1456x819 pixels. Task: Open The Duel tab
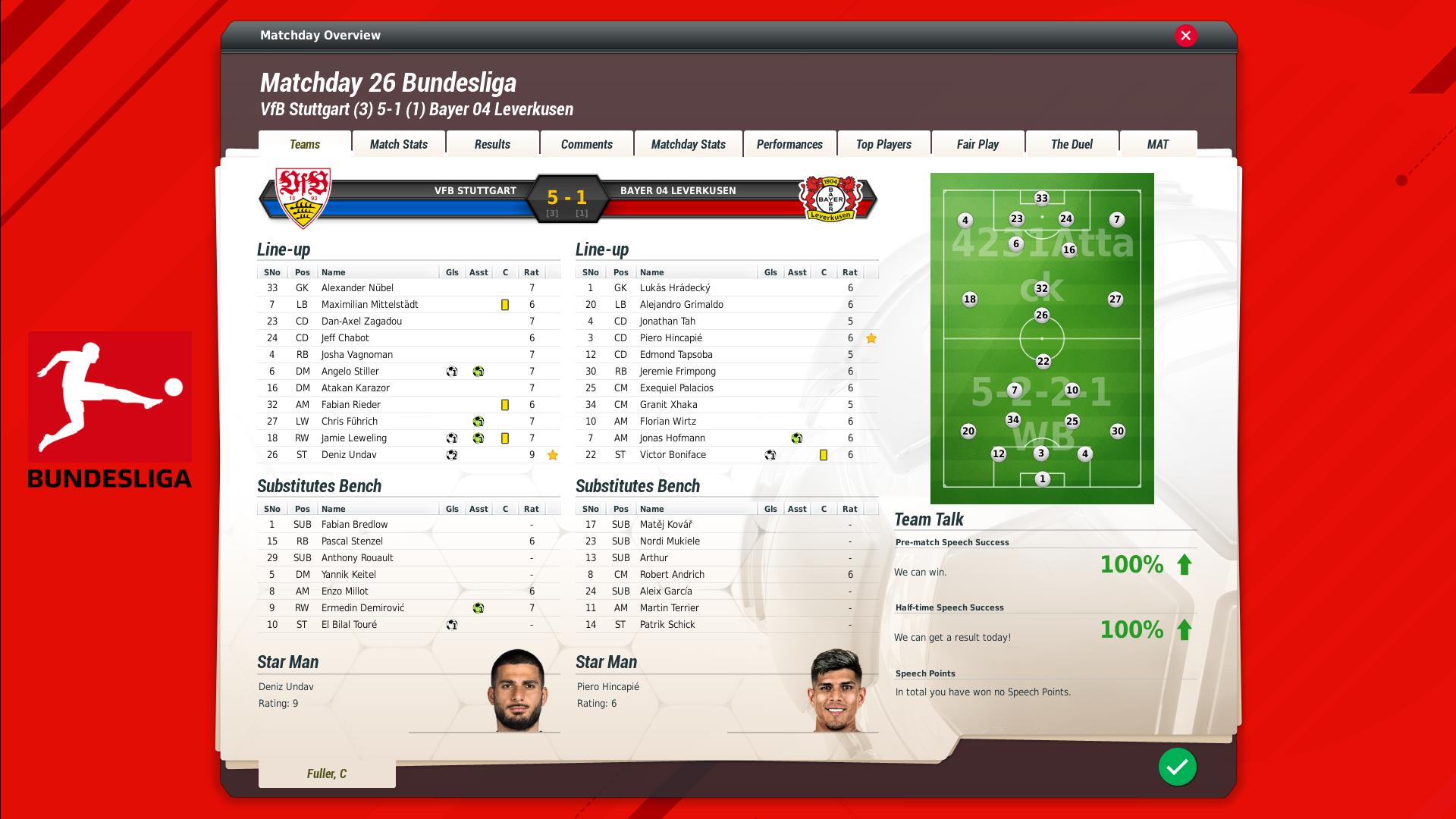tap(1072, 144)
